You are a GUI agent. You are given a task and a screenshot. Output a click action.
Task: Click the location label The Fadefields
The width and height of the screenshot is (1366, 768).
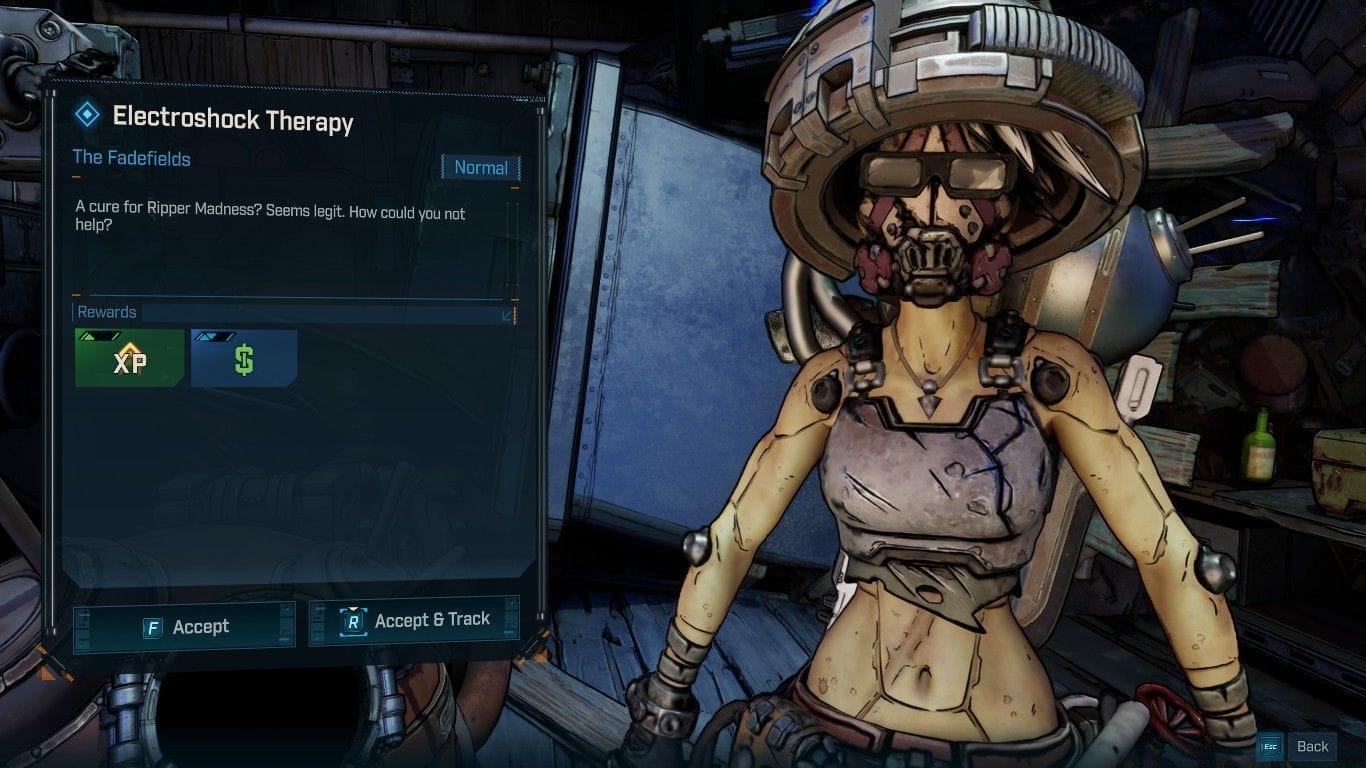tap(131, 159)
